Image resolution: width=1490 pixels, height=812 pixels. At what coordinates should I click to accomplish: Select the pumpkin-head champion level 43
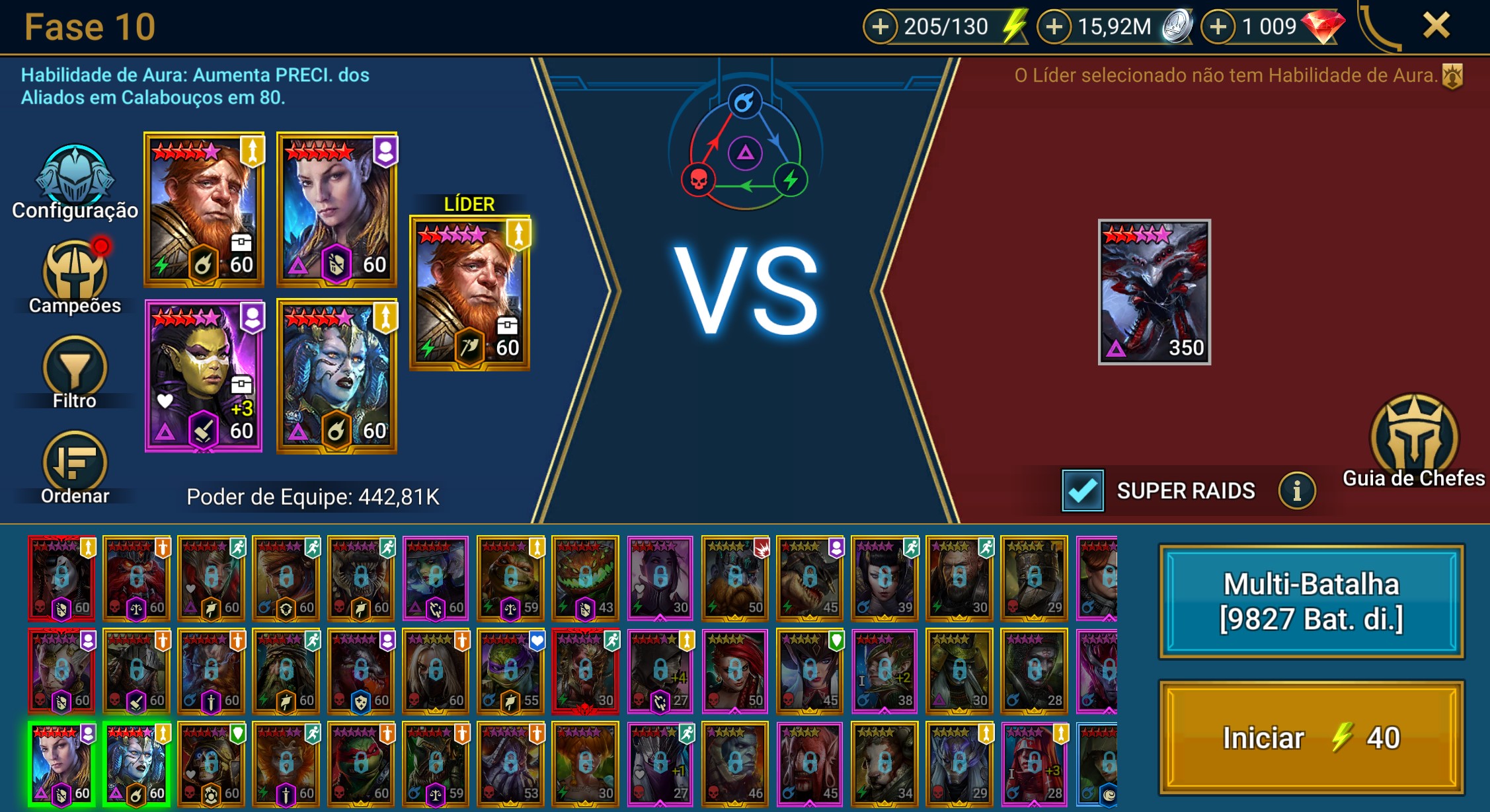pyautogui.click(x=585, y=578)
